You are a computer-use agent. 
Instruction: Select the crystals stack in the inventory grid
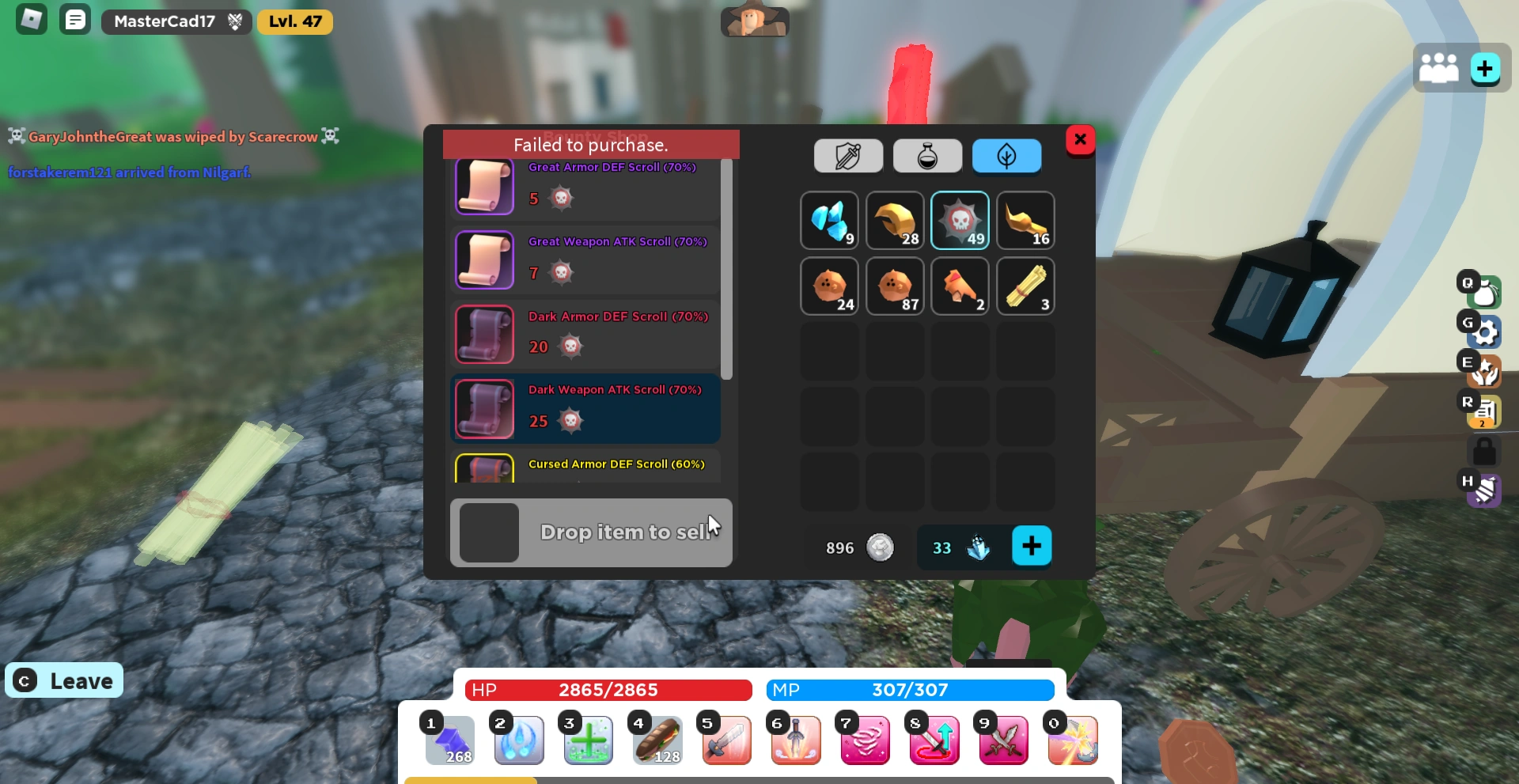coord(829,220)
